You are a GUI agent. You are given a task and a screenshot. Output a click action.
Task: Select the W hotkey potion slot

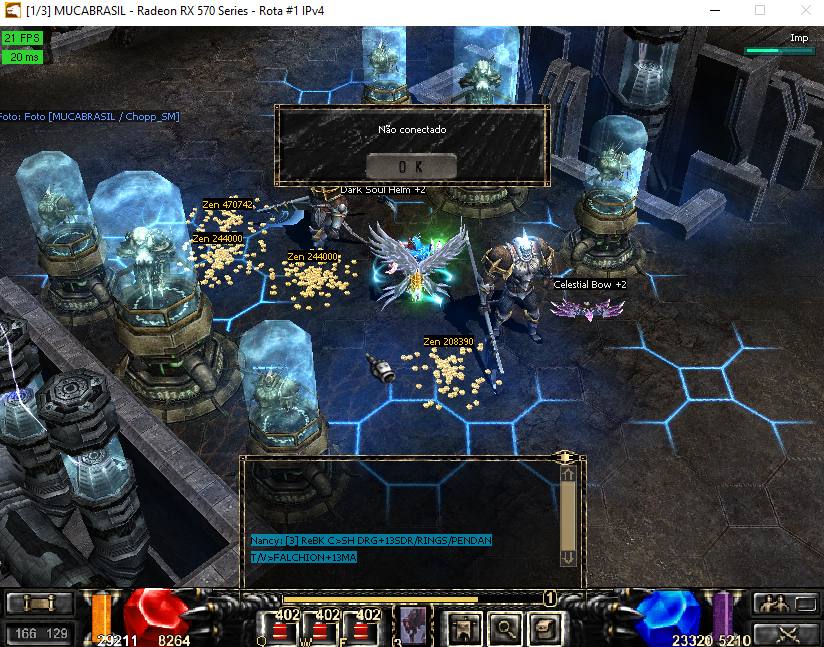(320, 628)
